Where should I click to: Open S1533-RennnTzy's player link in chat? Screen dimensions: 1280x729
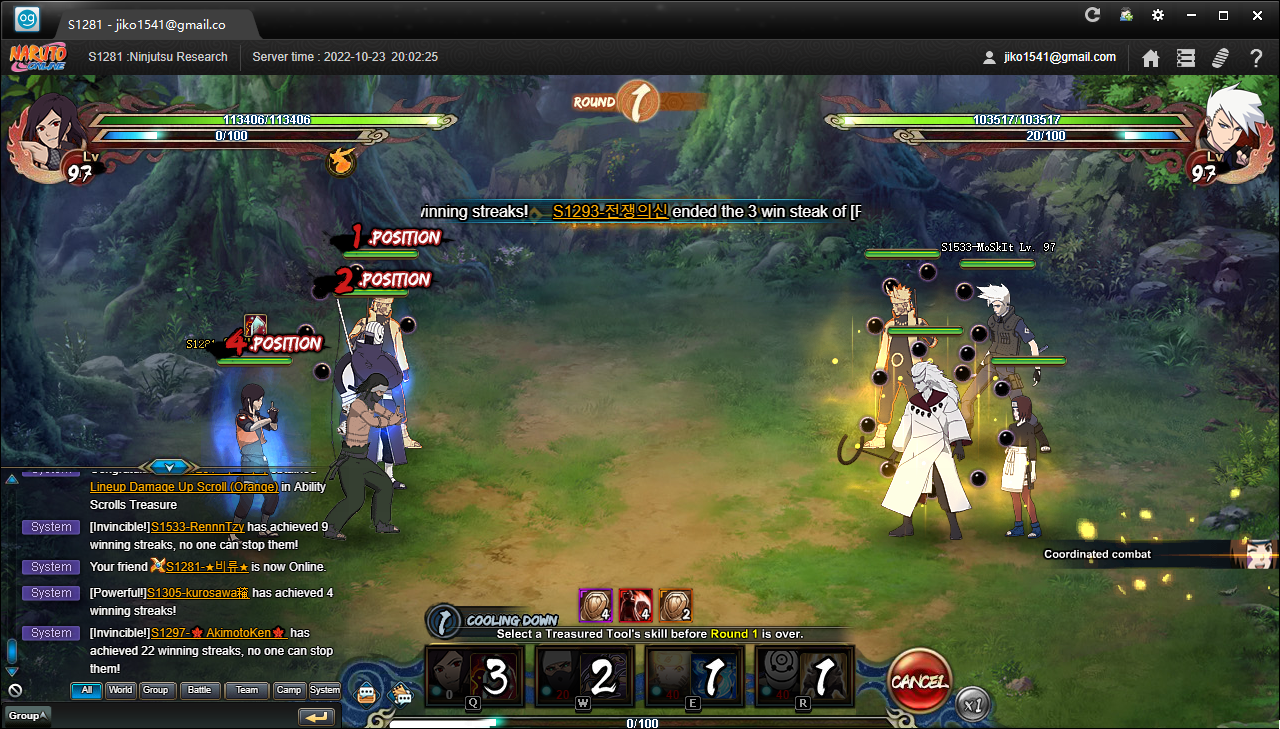(x=198, y=527)
